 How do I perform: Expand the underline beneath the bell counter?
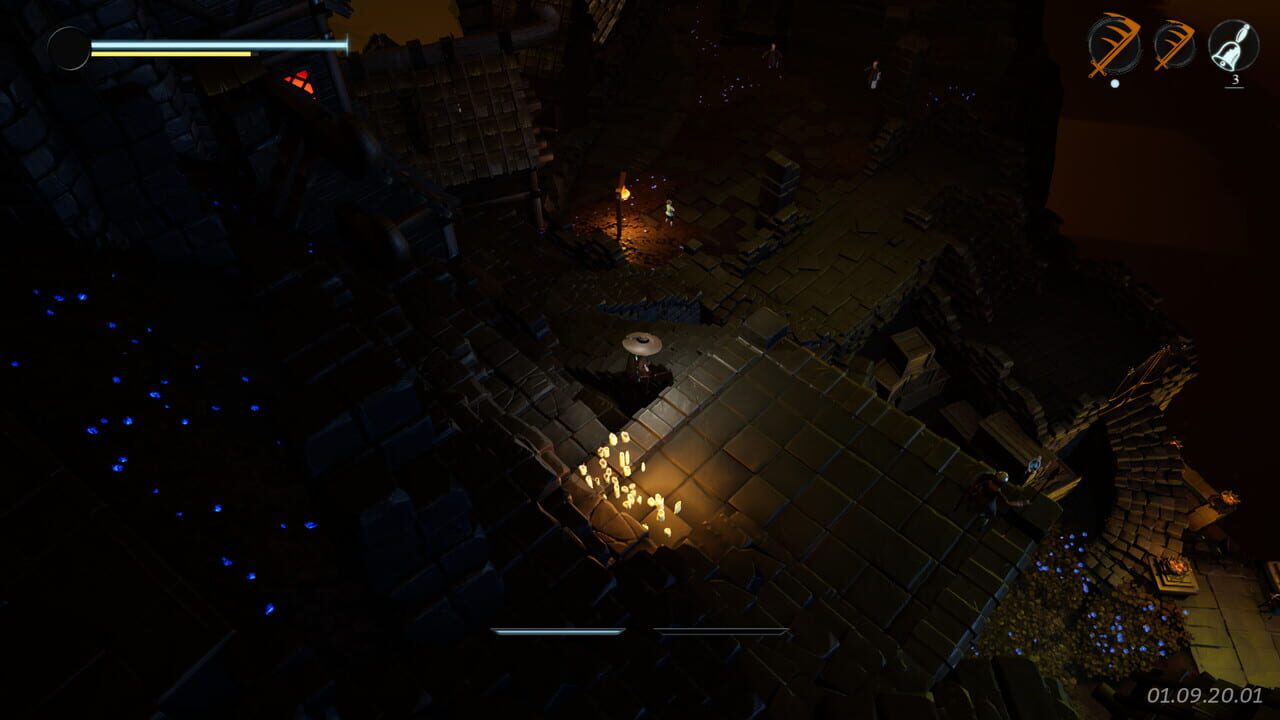click(x=1235, y=88)
